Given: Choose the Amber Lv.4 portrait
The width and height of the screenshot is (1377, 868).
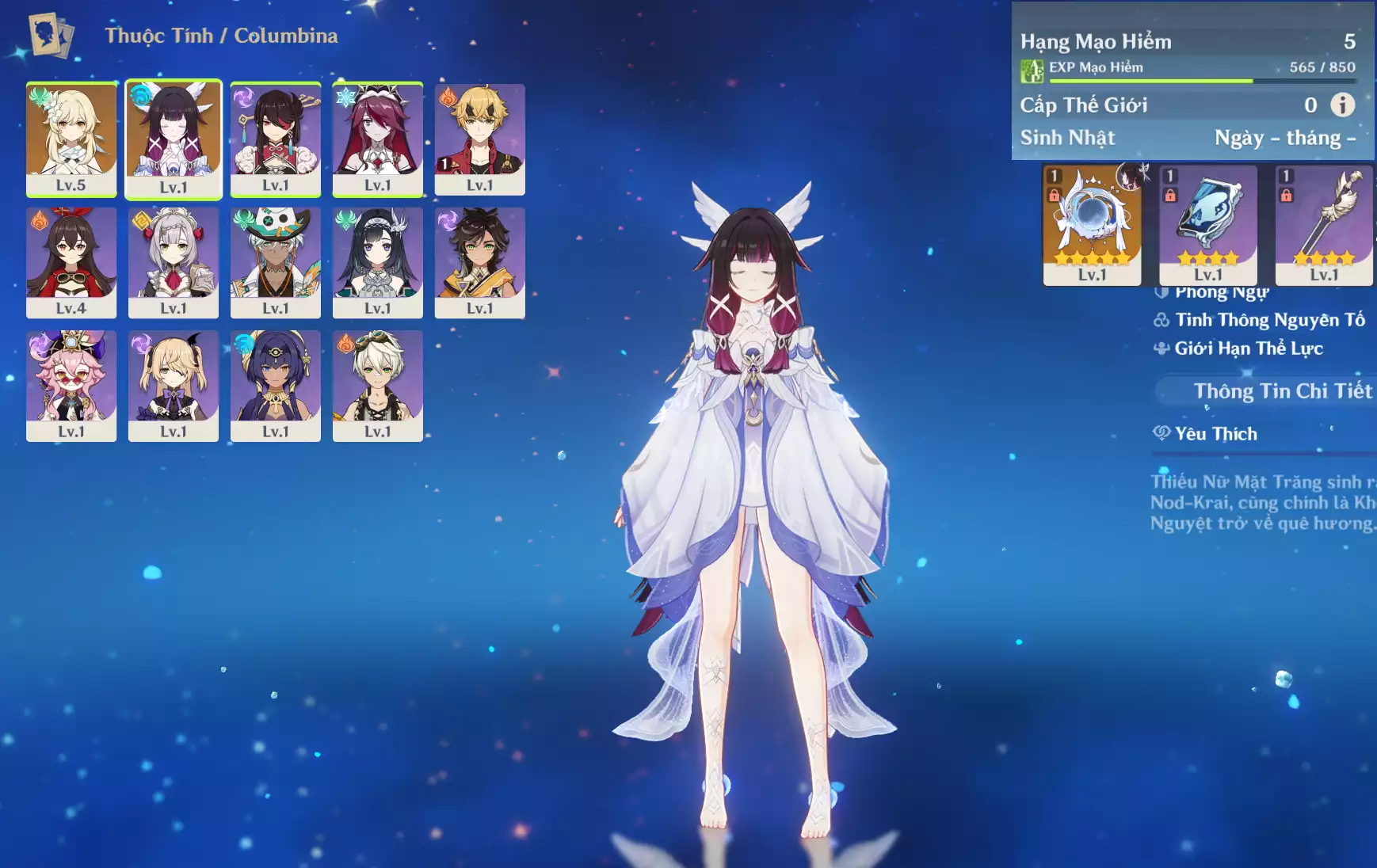Looking at the screenshot, I should [x=71, y=262].
